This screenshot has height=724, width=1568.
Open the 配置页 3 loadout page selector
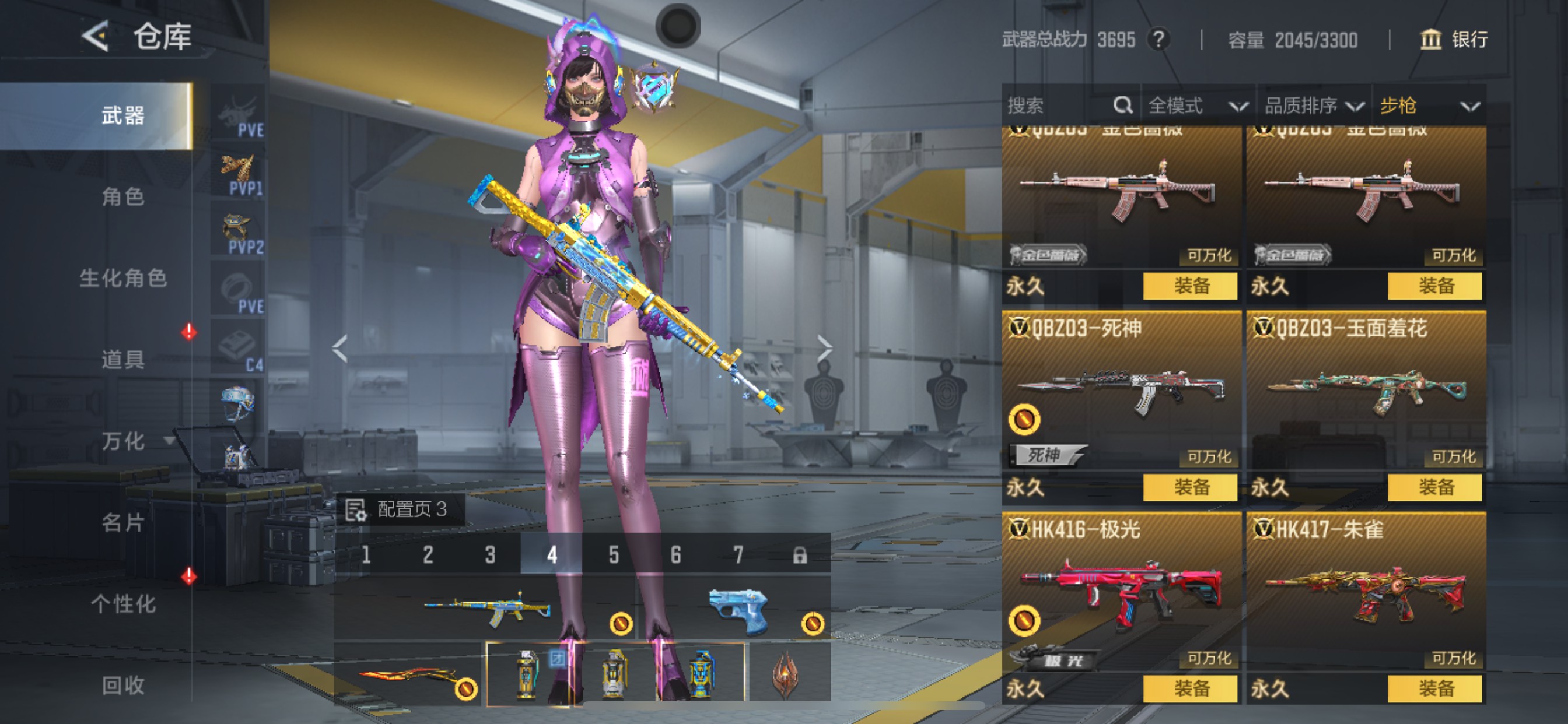[401, 509]
